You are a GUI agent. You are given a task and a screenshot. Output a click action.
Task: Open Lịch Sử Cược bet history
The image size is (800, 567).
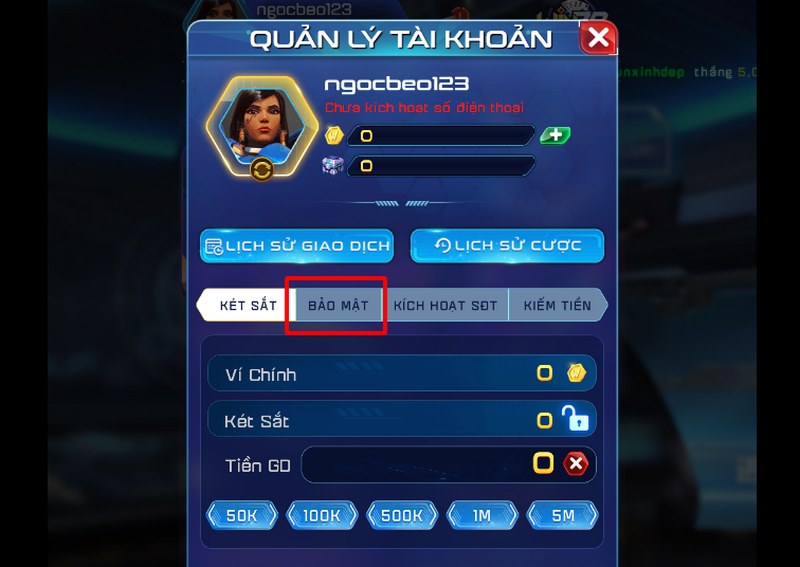pyautogui.click(x=507, y=246)
